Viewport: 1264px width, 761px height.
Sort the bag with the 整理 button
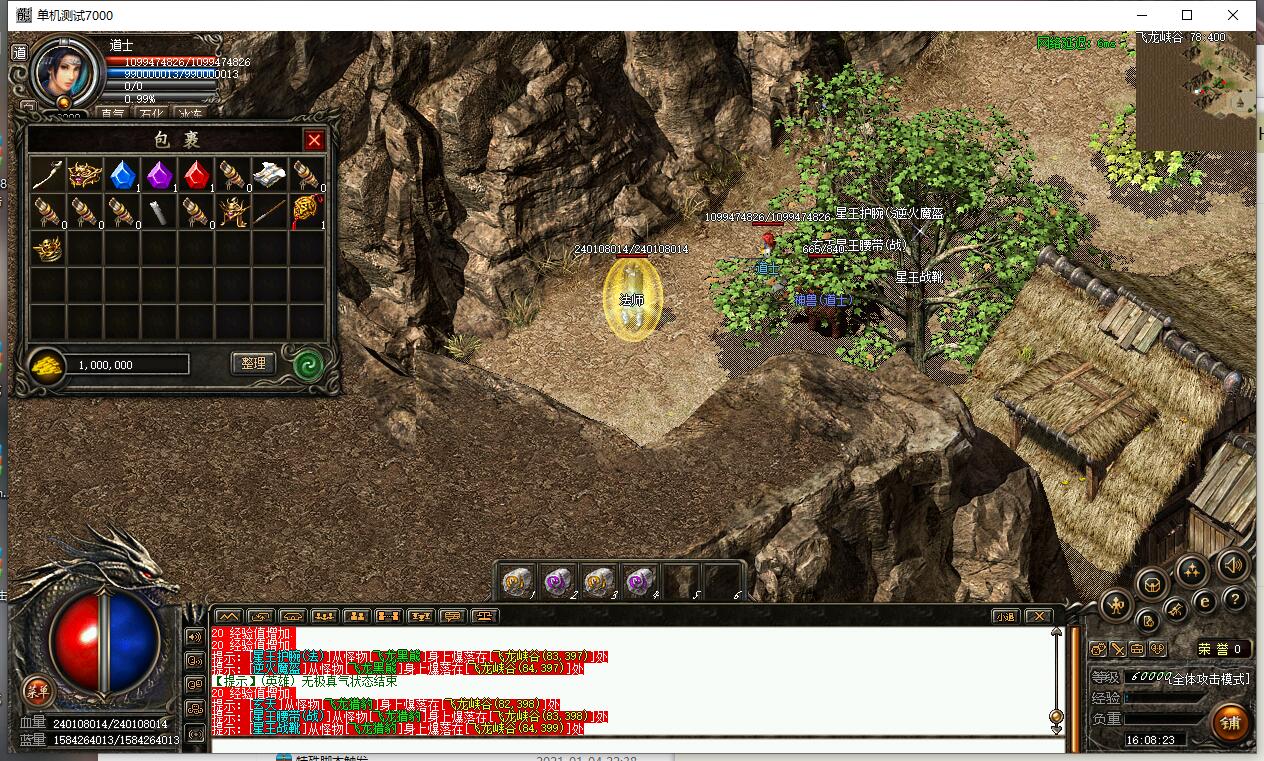[x=253, y=364]
